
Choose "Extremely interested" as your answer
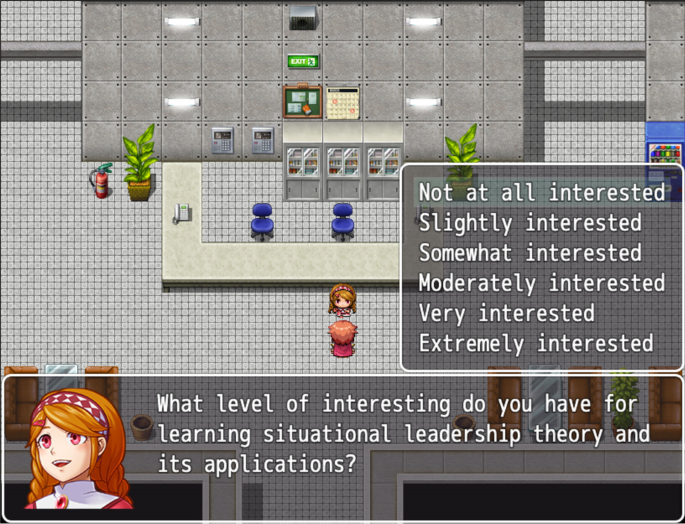point(535,344)
